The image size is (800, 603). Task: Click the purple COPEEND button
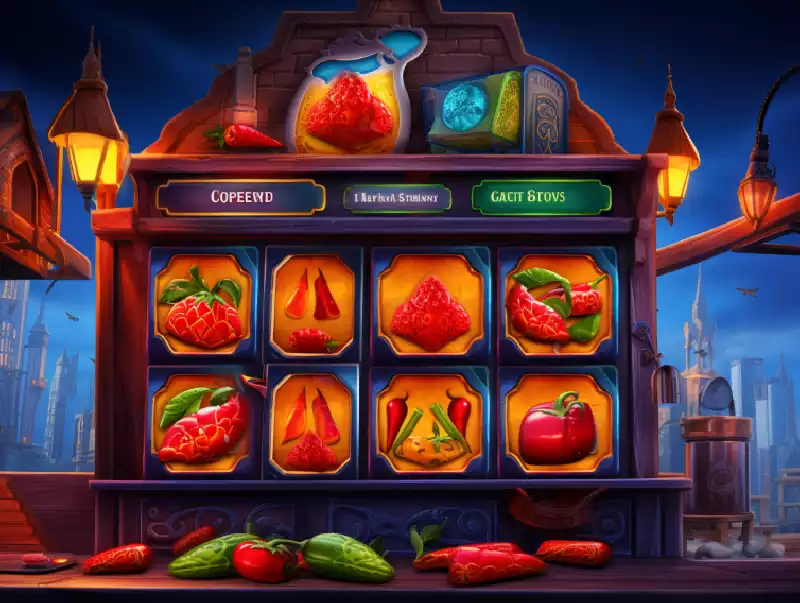coord(241,197)
